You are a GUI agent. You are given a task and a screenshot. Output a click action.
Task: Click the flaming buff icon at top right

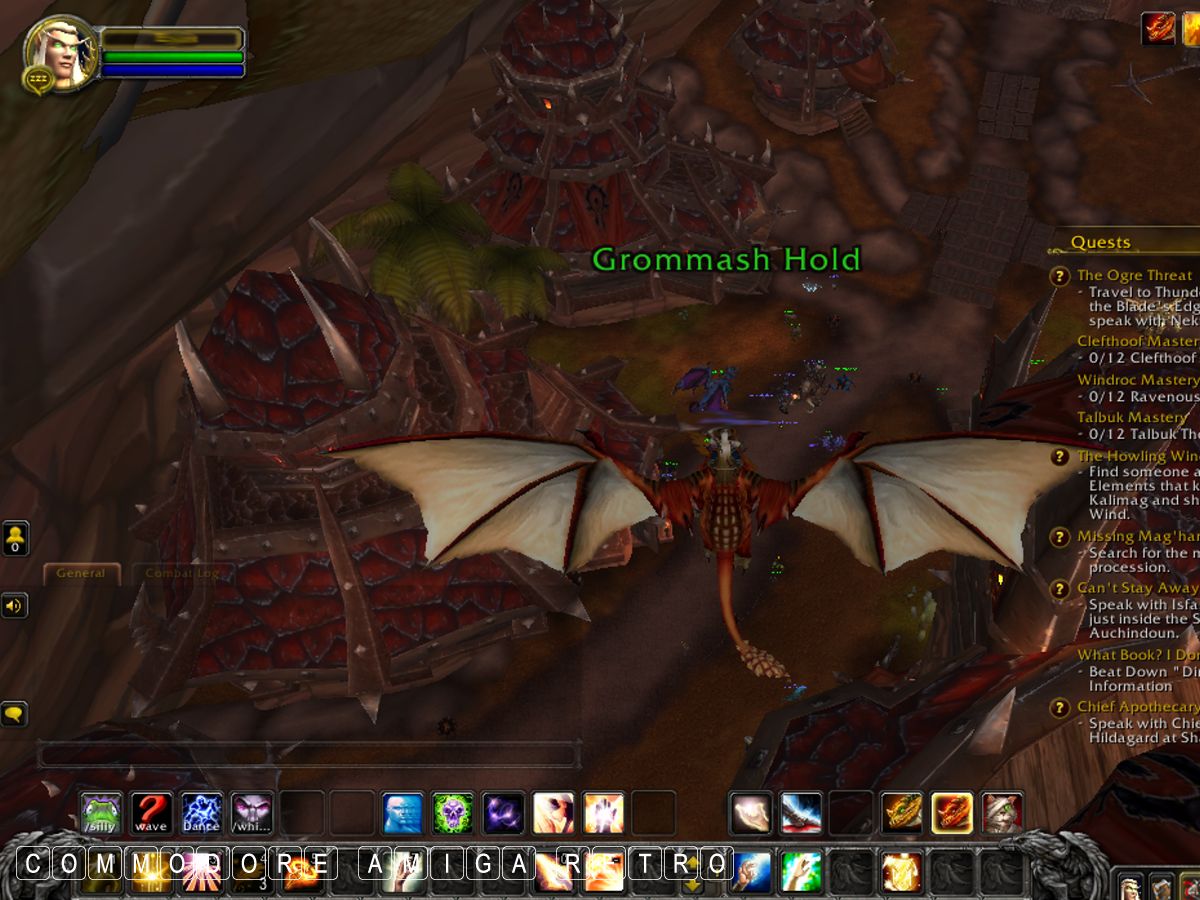1158,28
